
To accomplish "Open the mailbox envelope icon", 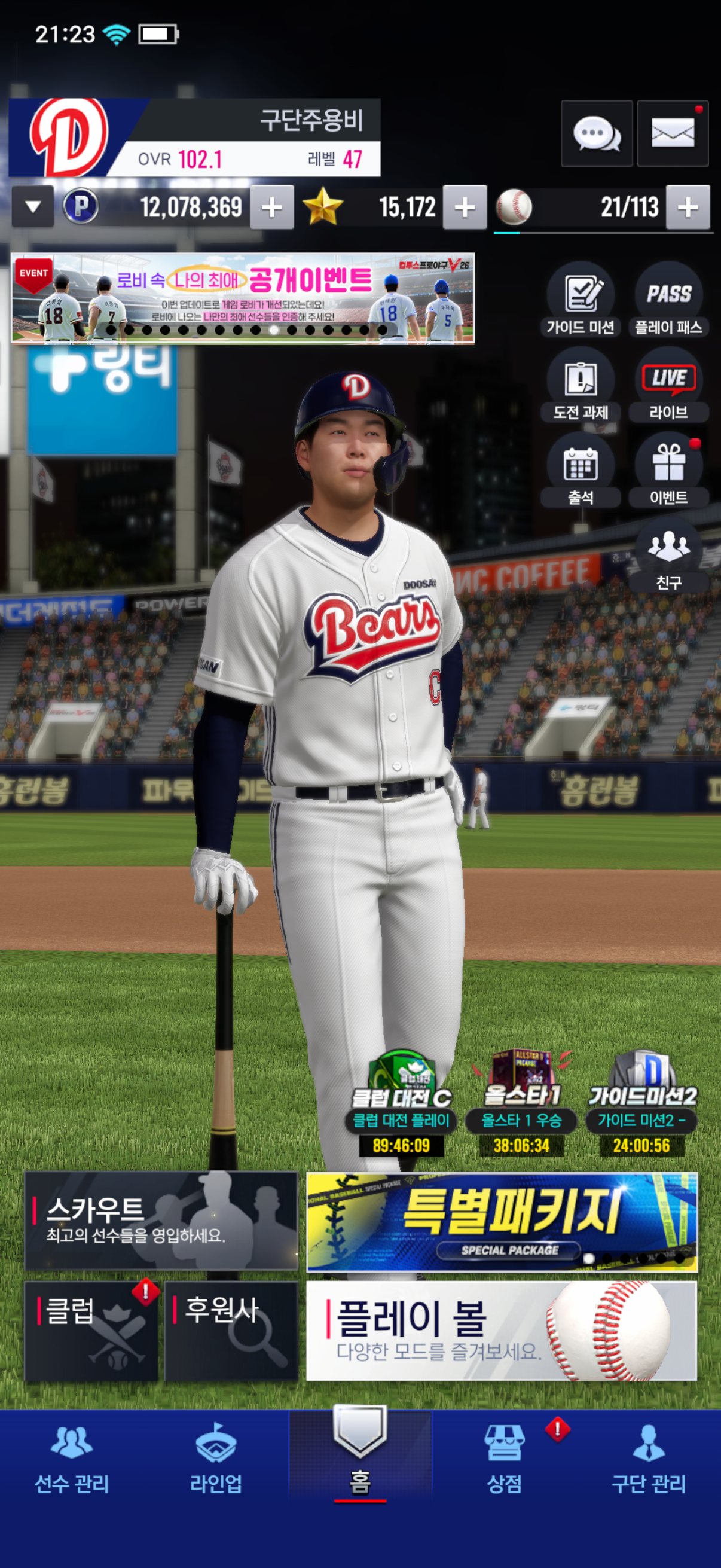I will click(673, 133).
